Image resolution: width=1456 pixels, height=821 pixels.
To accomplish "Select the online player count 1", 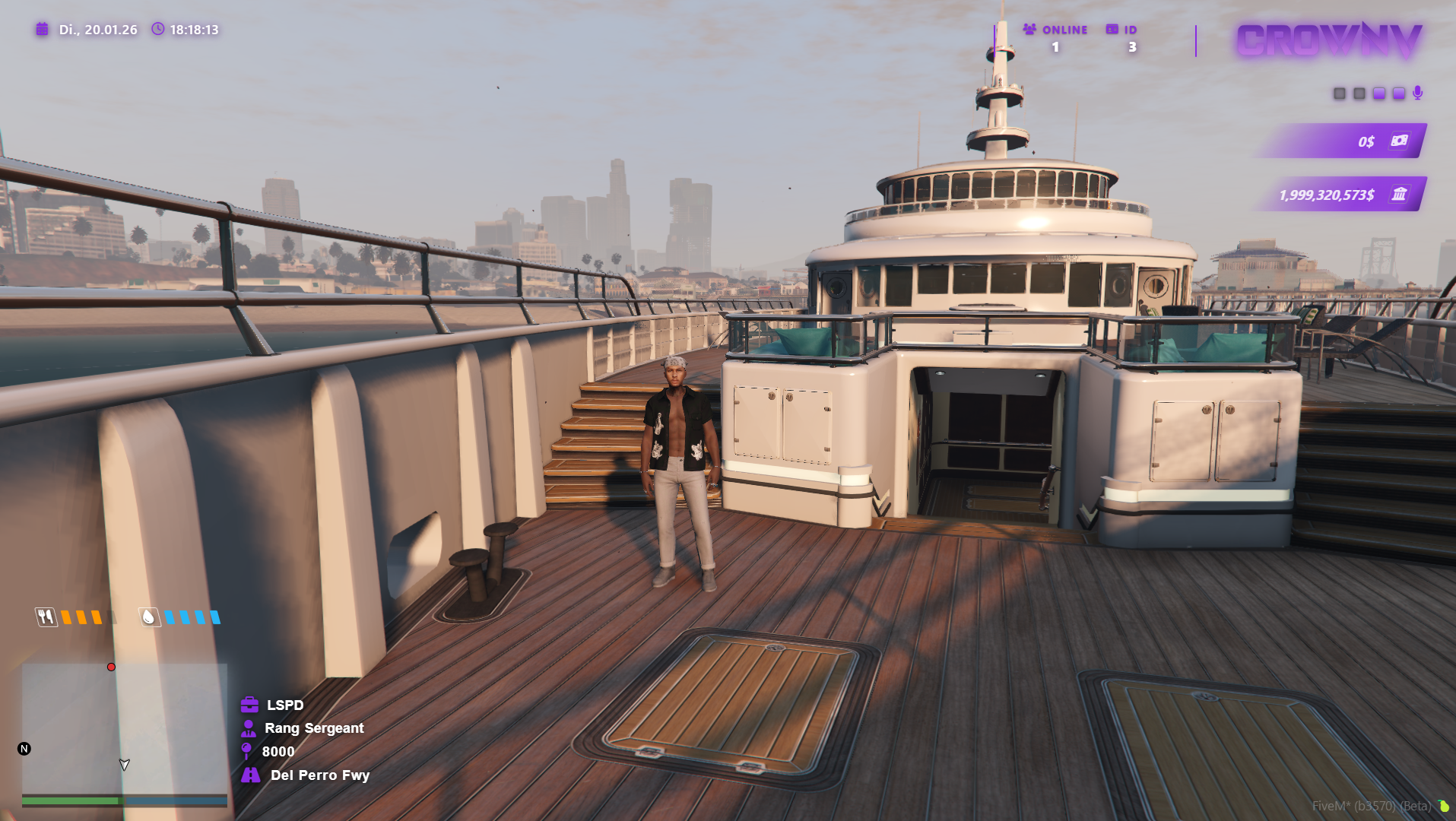I will coord(1055,46).
